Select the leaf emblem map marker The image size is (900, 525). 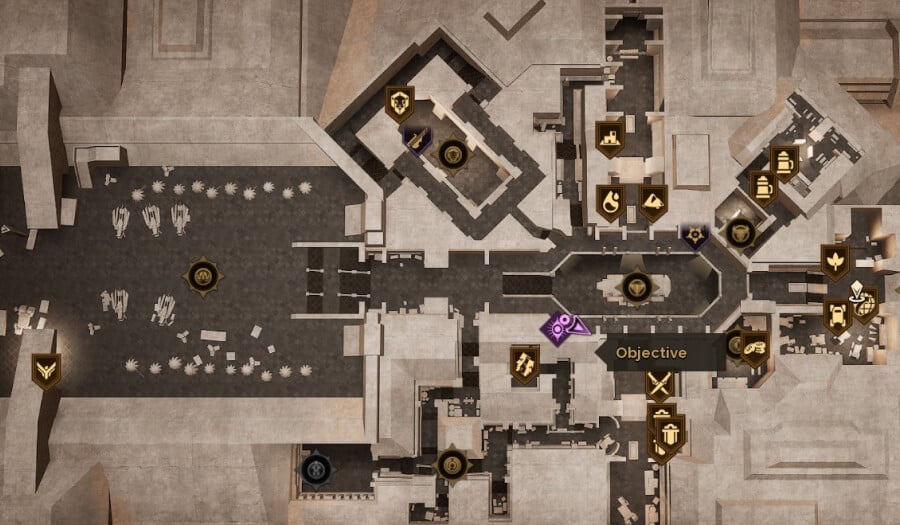pyautogui.click(x=834, y=261)
